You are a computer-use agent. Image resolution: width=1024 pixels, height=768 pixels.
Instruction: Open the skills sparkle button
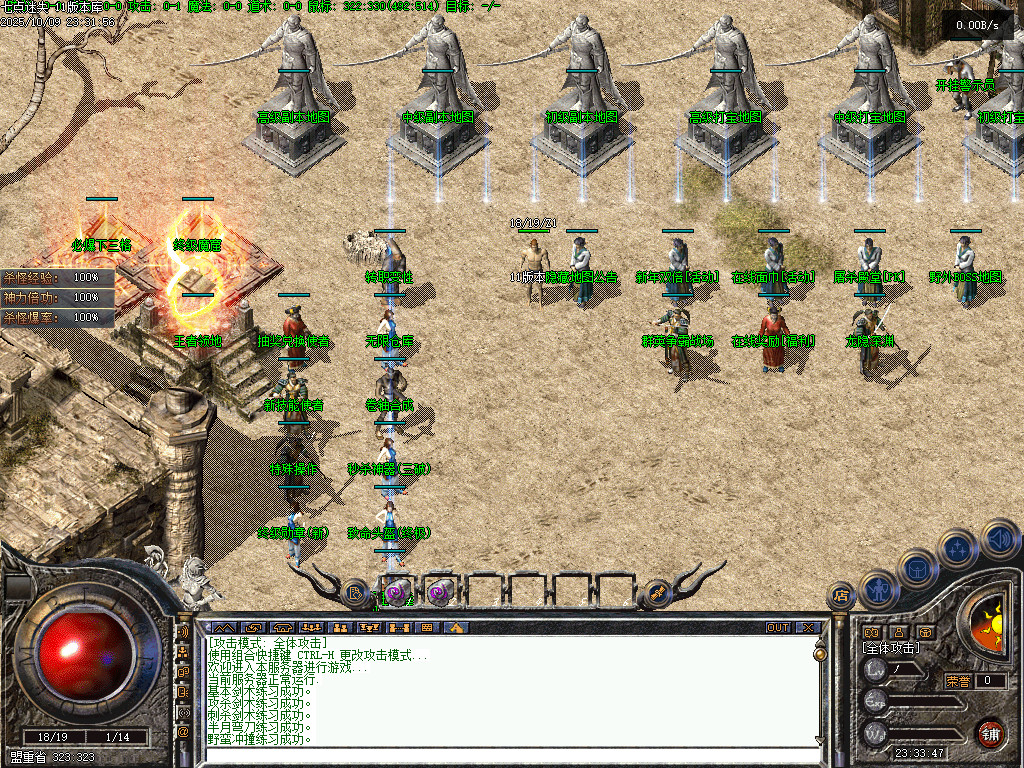[958, 548]
